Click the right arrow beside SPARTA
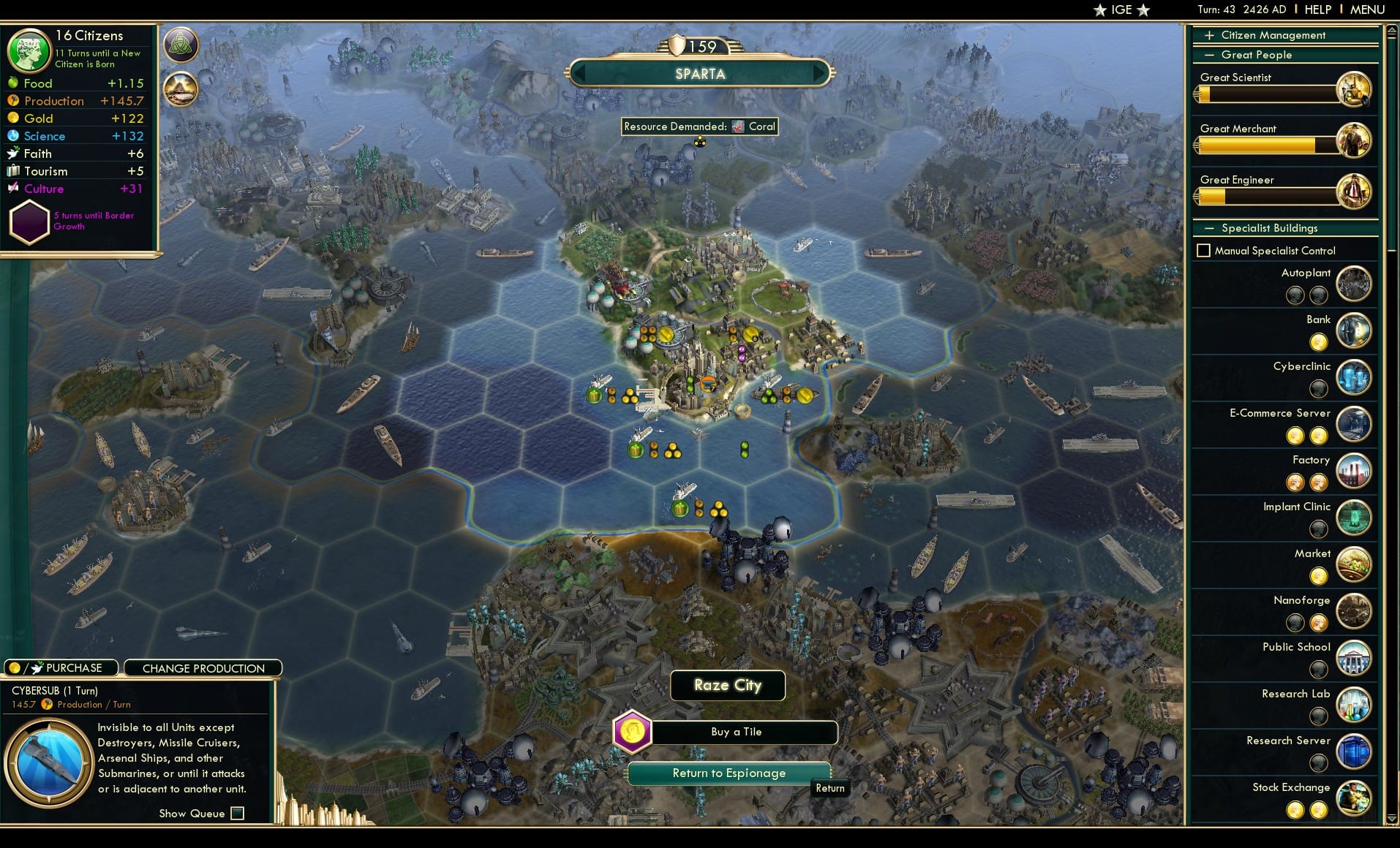The image size is (1400, 848). point(820,73)
